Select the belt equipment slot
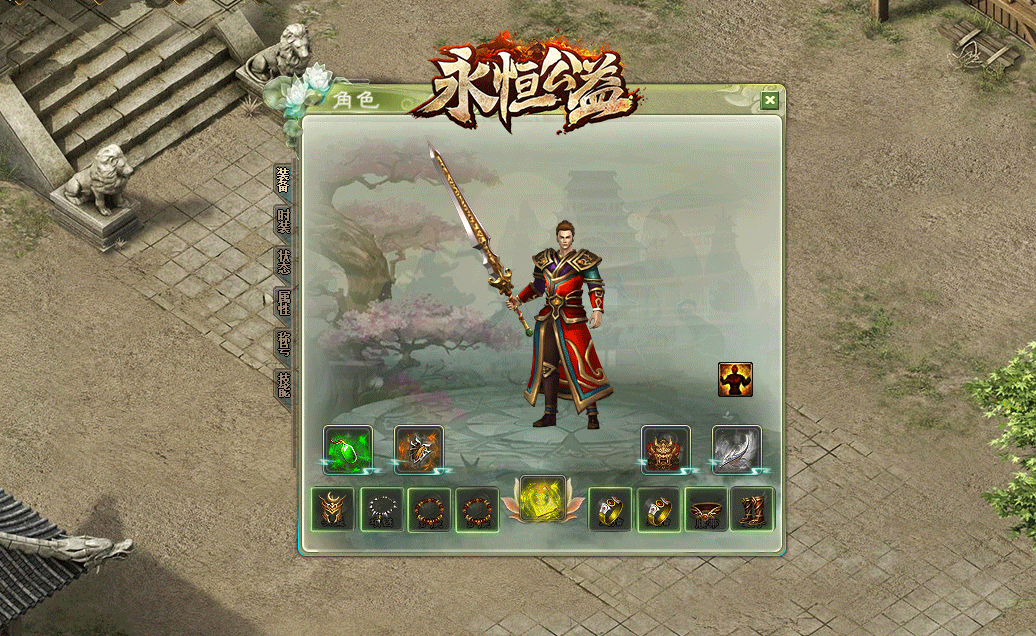This screenshot has height=636, width=1036. pyautogui.click(x=706, y=509)
